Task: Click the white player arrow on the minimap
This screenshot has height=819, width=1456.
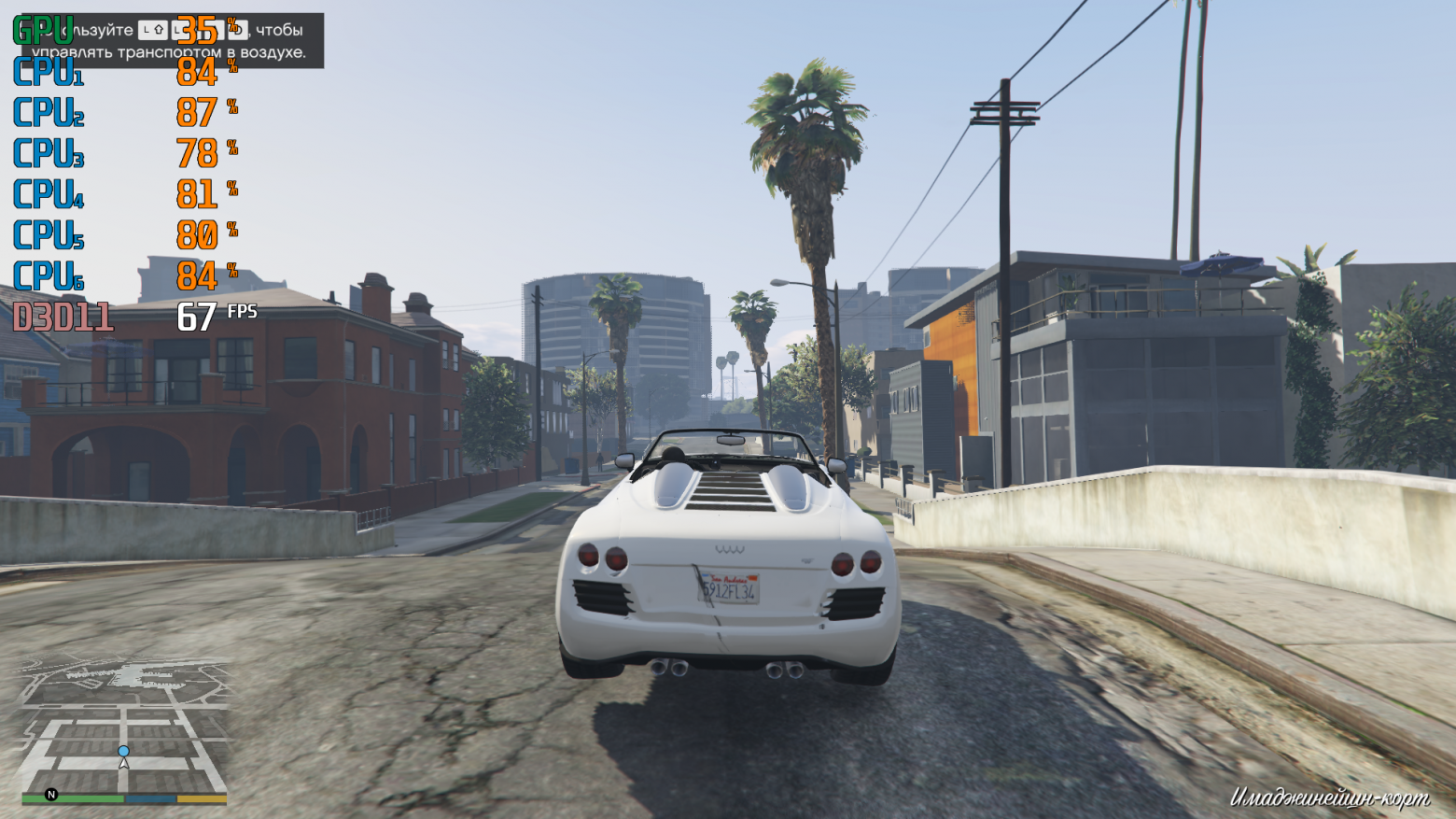Action: point(123,763)
